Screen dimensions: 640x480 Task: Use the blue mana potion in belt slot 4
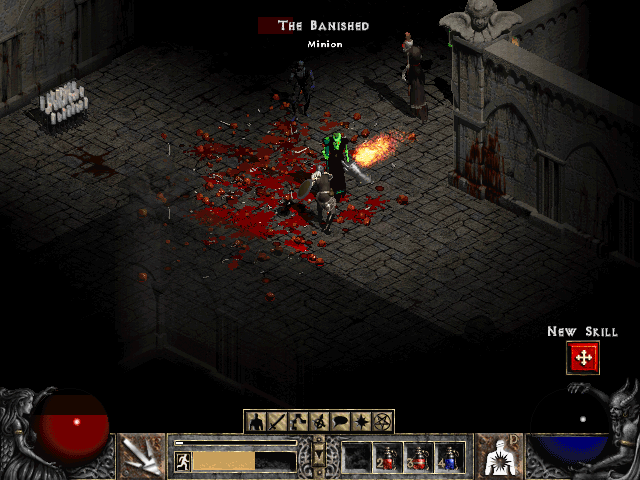coord(450,458)
